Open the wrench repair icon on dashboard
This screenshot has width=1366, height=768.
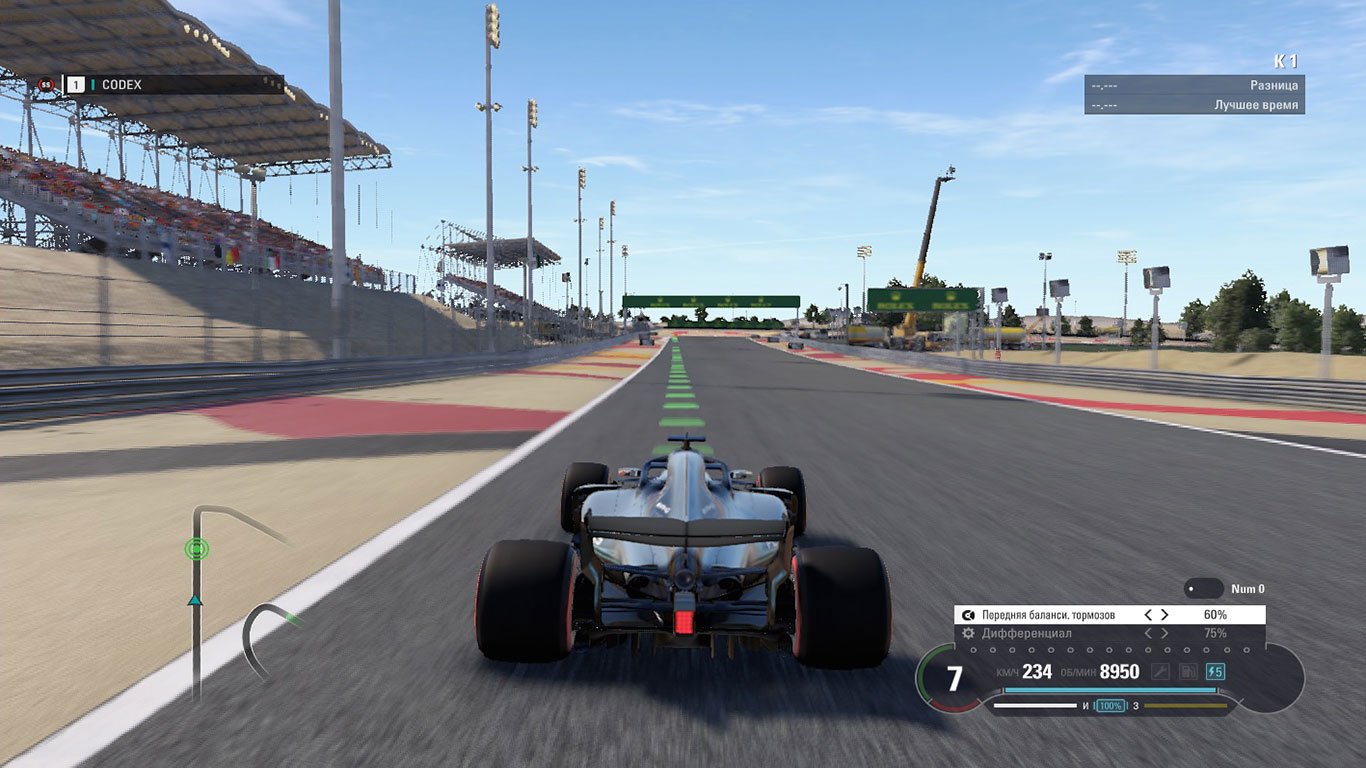pyautogui.click(x=1160, y=671)
